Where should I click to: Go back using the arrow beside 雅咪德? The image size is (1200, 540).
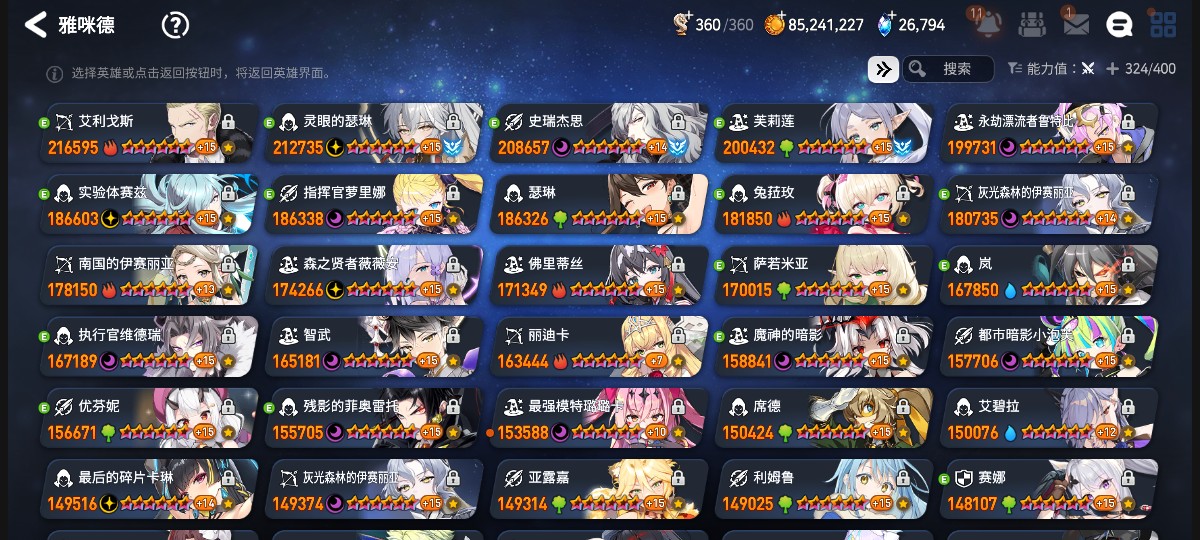coord(36,25)
